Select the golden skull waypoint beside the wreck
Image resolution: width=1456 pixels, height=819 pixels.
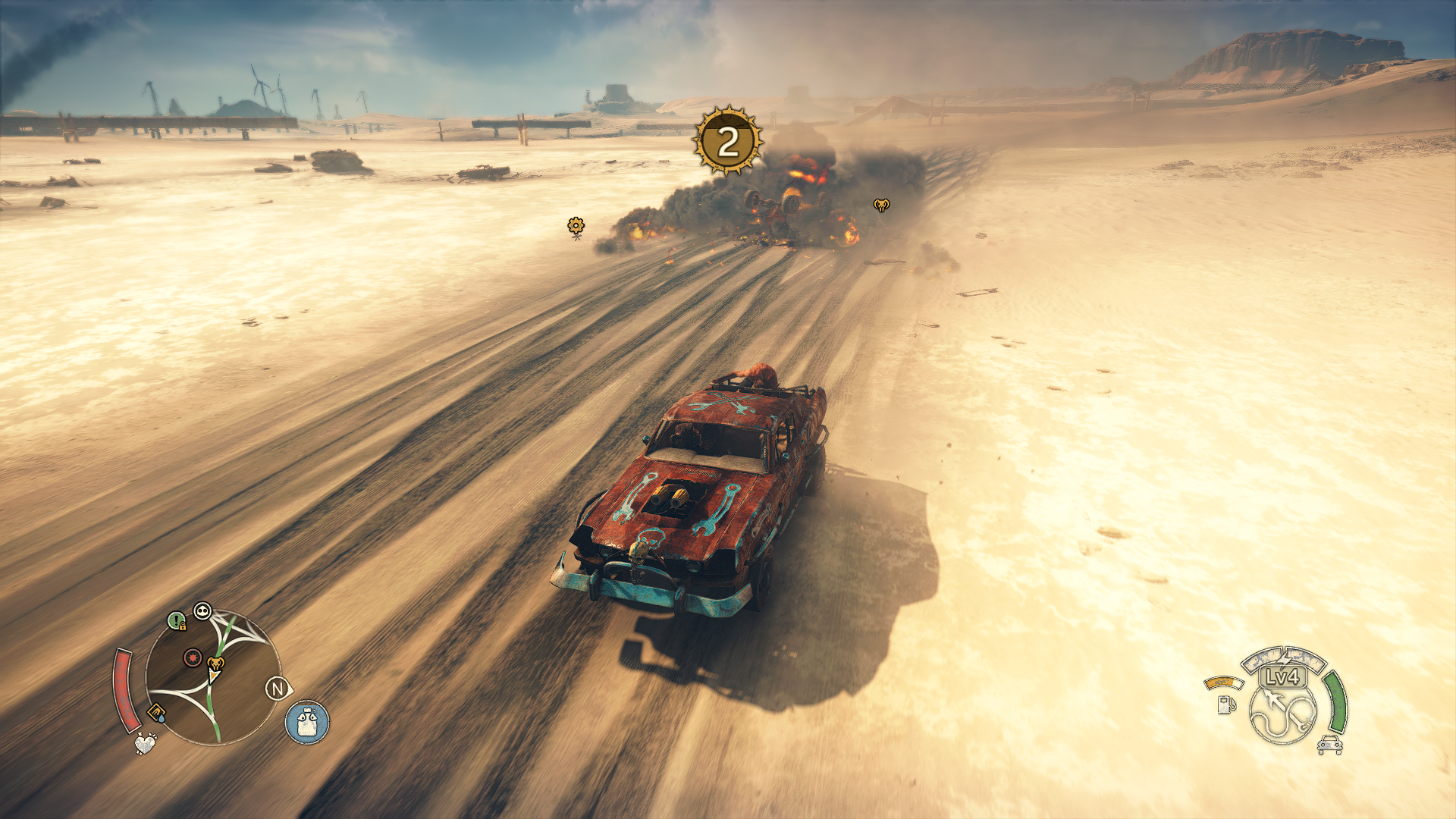pyautogui.click(x=881, y=205)
